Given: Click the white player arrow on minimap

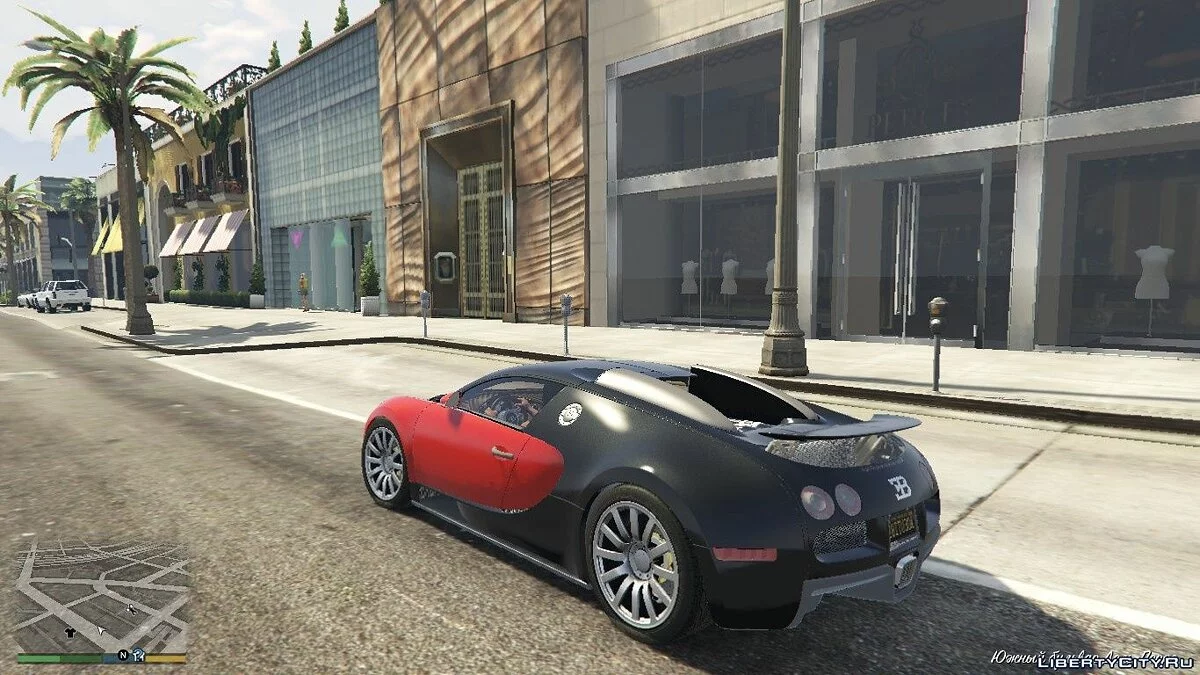Looking at the screenshot, I should pos(100,630).
